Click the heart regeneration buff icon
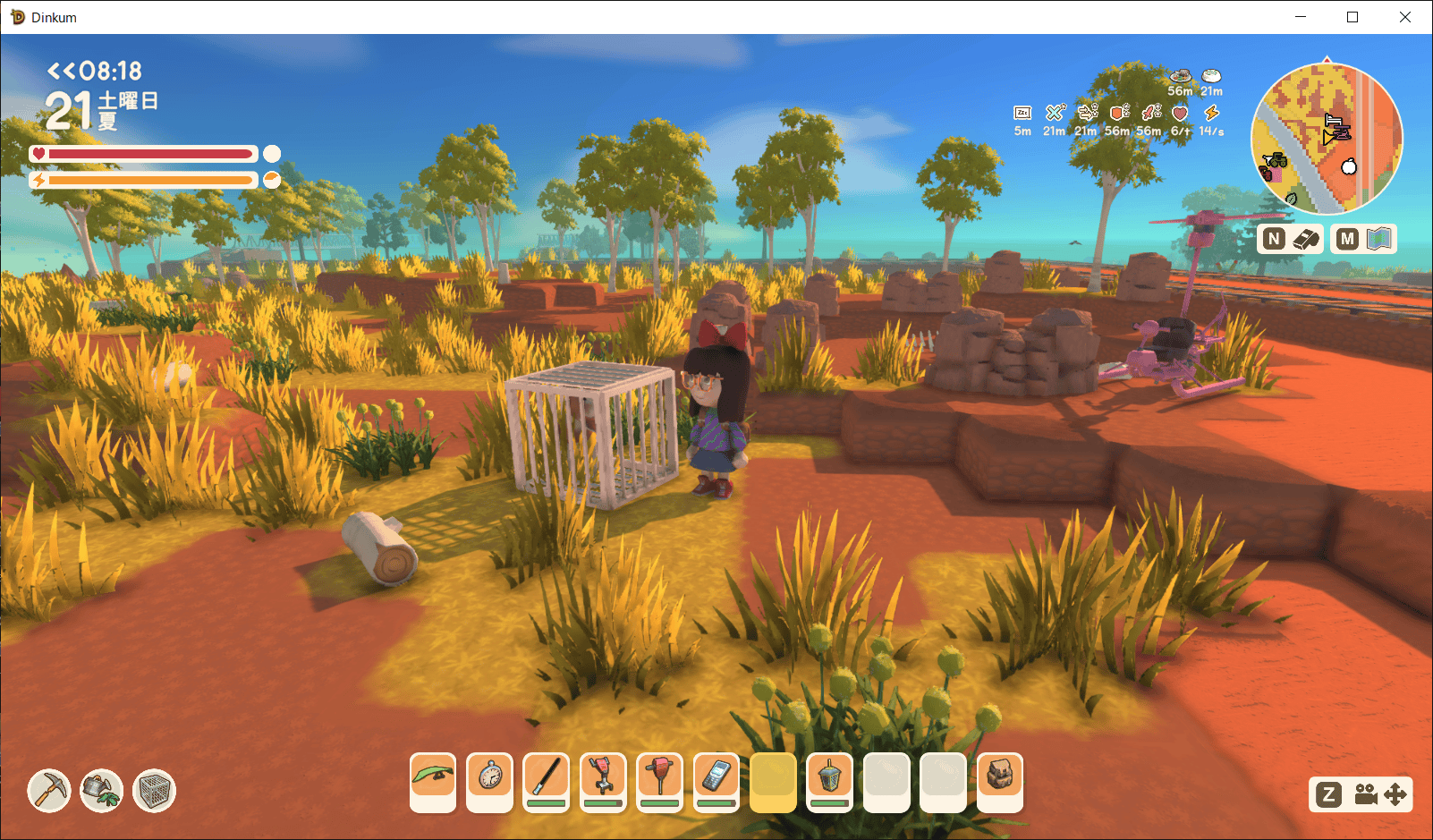The image size is (1433, 840). (x=1180, y=114)
